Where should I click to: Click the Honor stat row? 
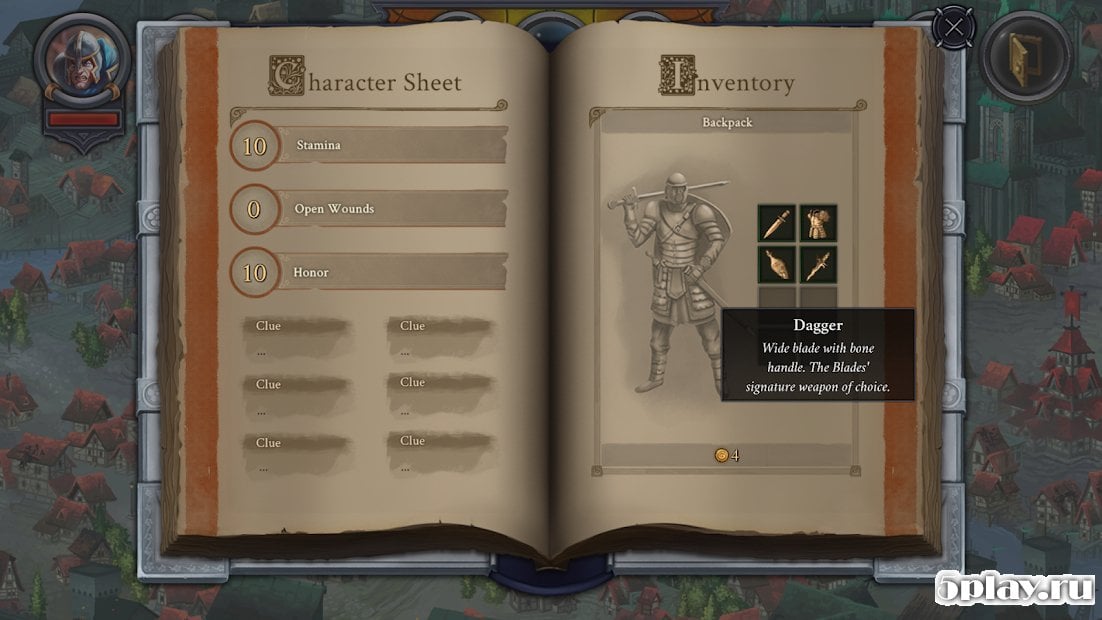point(370,272)
